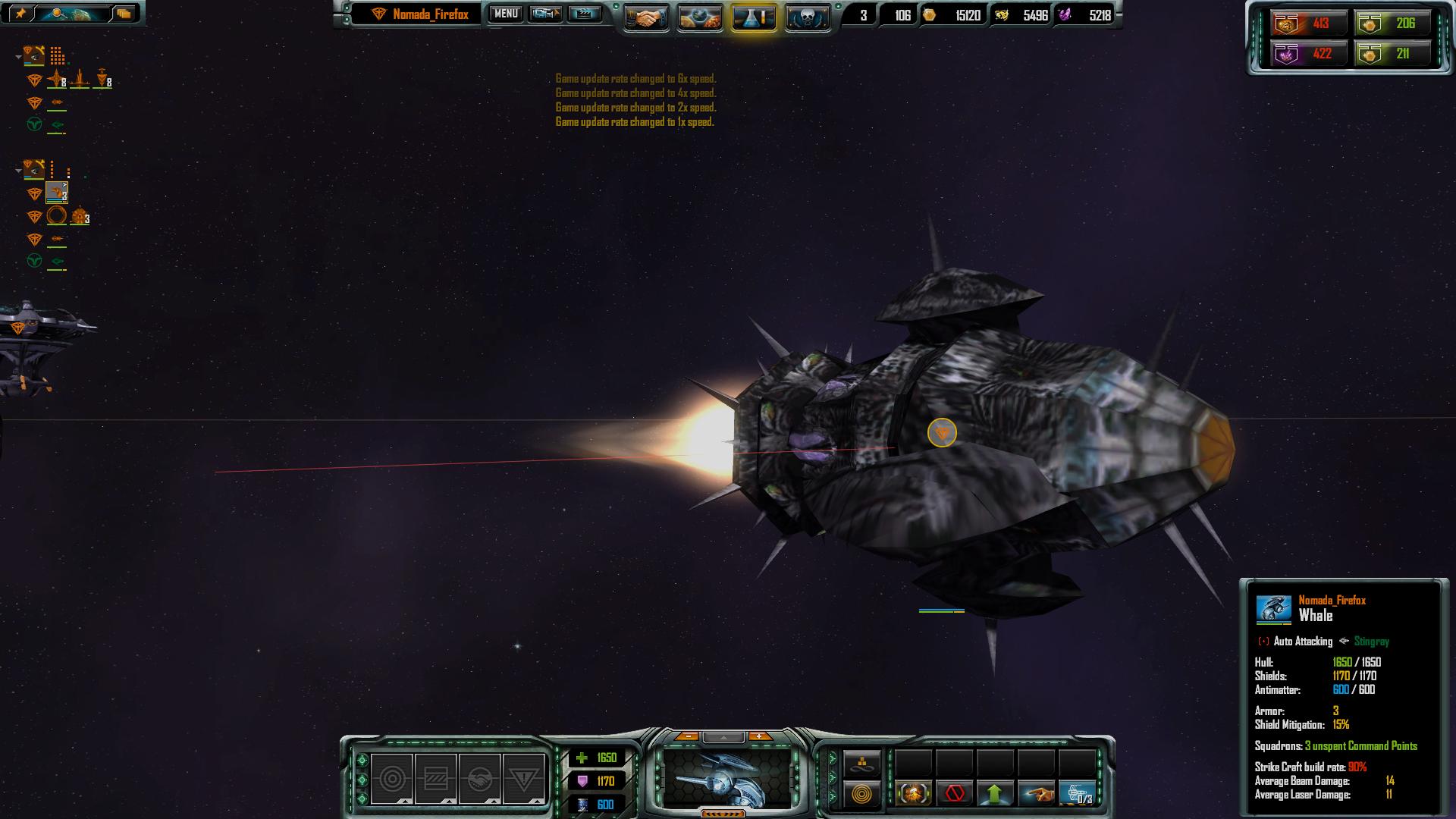This screenshot has height=819, width=1456.
Task: Open the research flask screen
Action: [753, 17]
